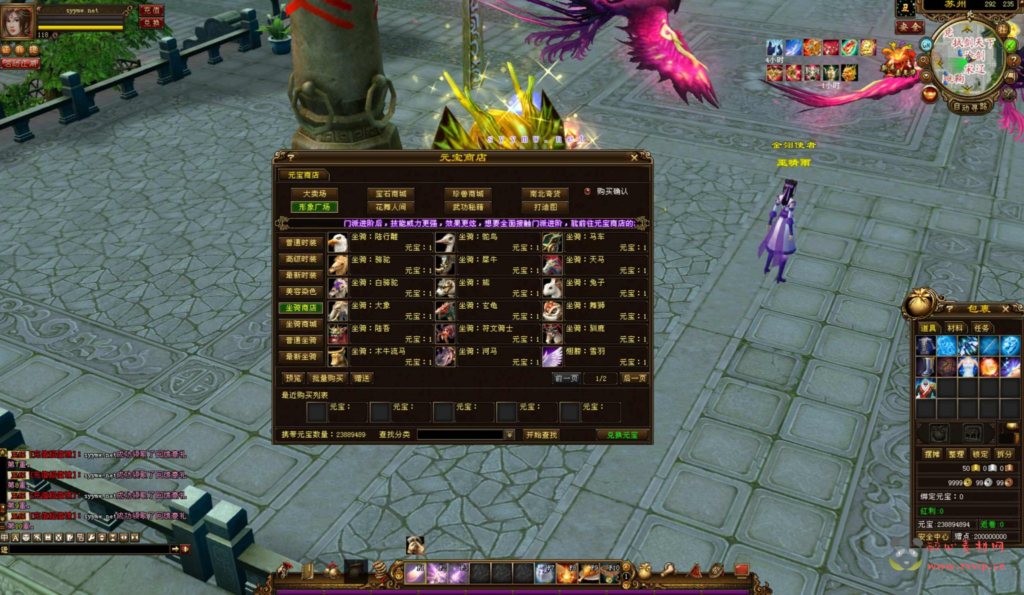This screenshot has width=1024, height=595.
Task: Switch to the 材料 tab in the bag
Action: (956, 327)
